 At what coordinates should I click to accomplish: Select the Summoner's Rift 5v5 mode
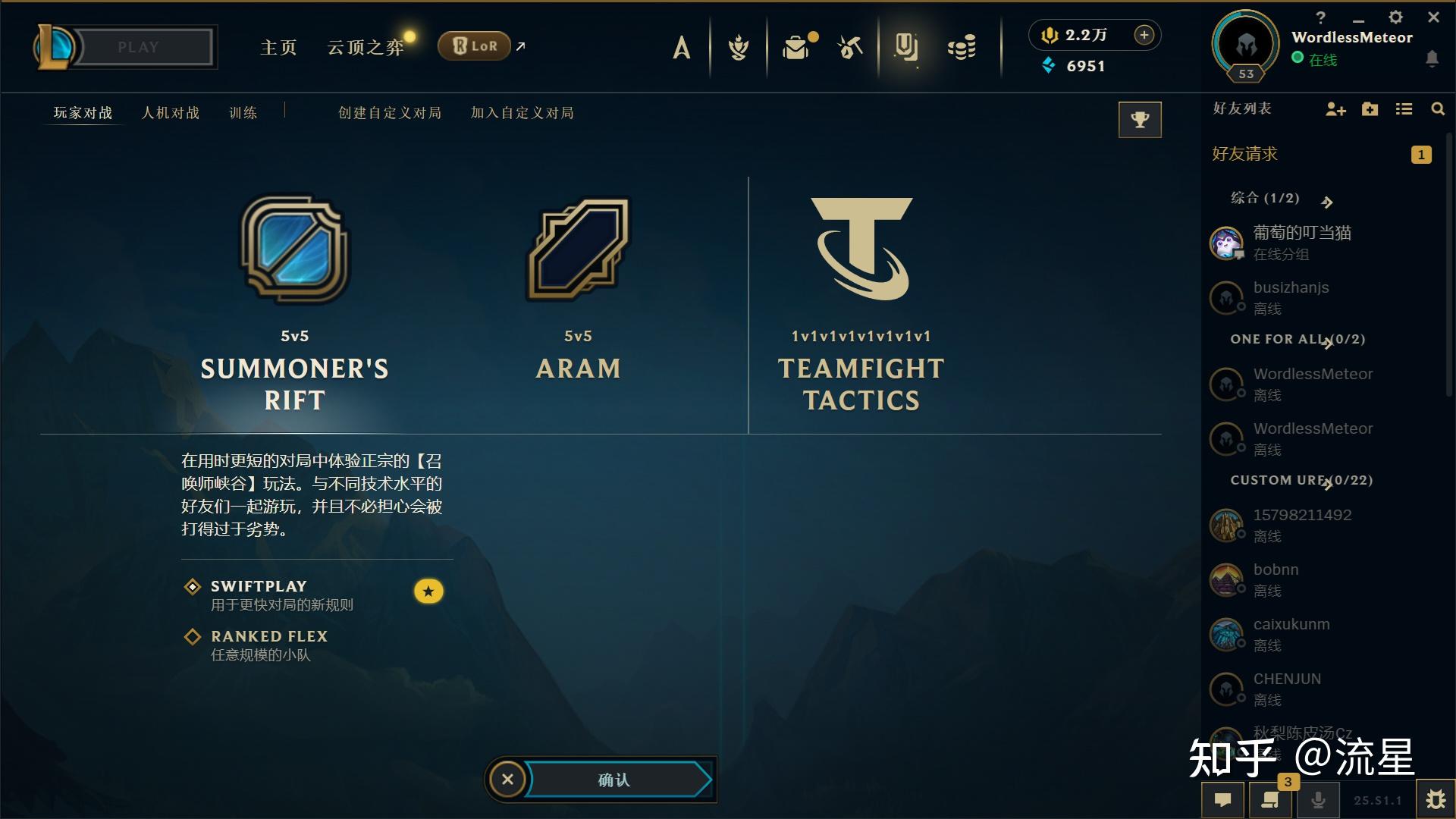[295, 303]
